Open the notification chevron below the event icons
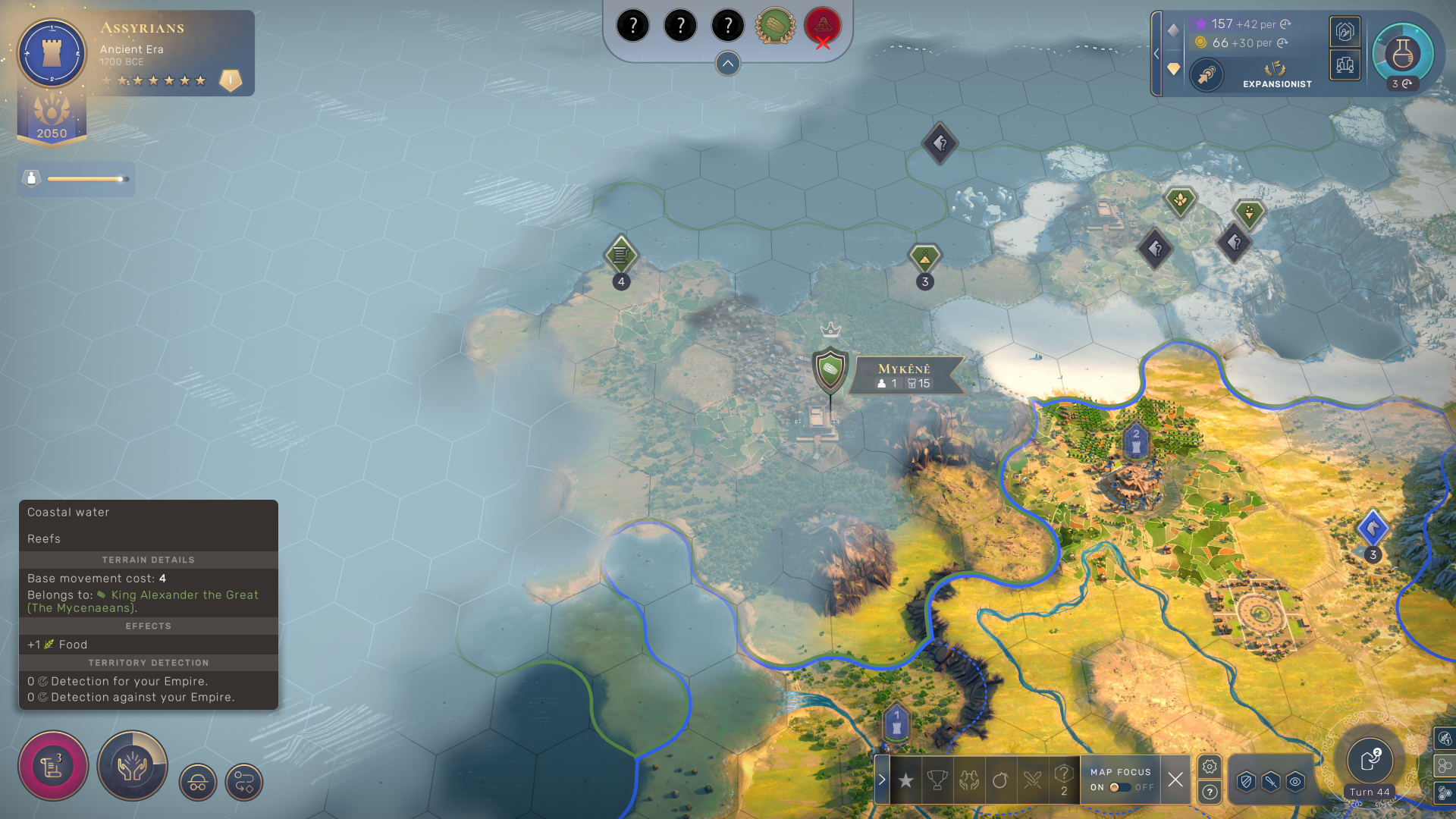 coord(727,64)
